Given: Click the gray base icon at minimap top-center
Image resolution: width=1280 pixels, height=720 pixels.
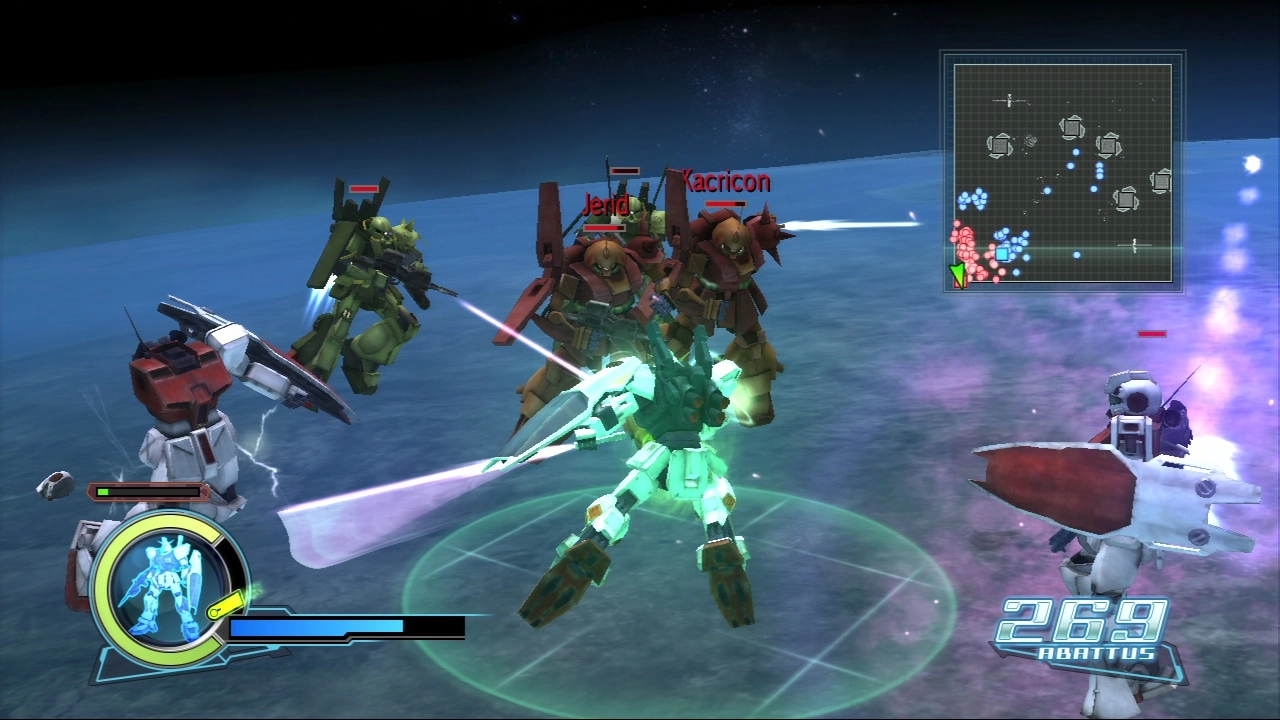Looking at the screenshot, I should coord(1072,126).
